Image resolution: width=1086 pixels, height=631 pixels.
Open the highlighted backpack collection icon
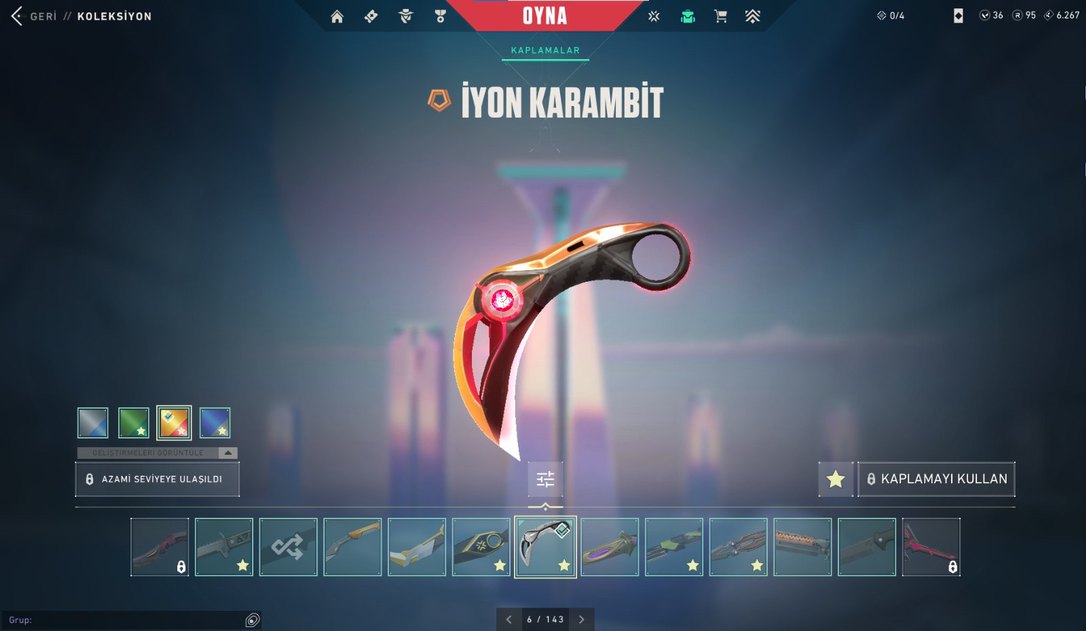(x=687, y=16)
